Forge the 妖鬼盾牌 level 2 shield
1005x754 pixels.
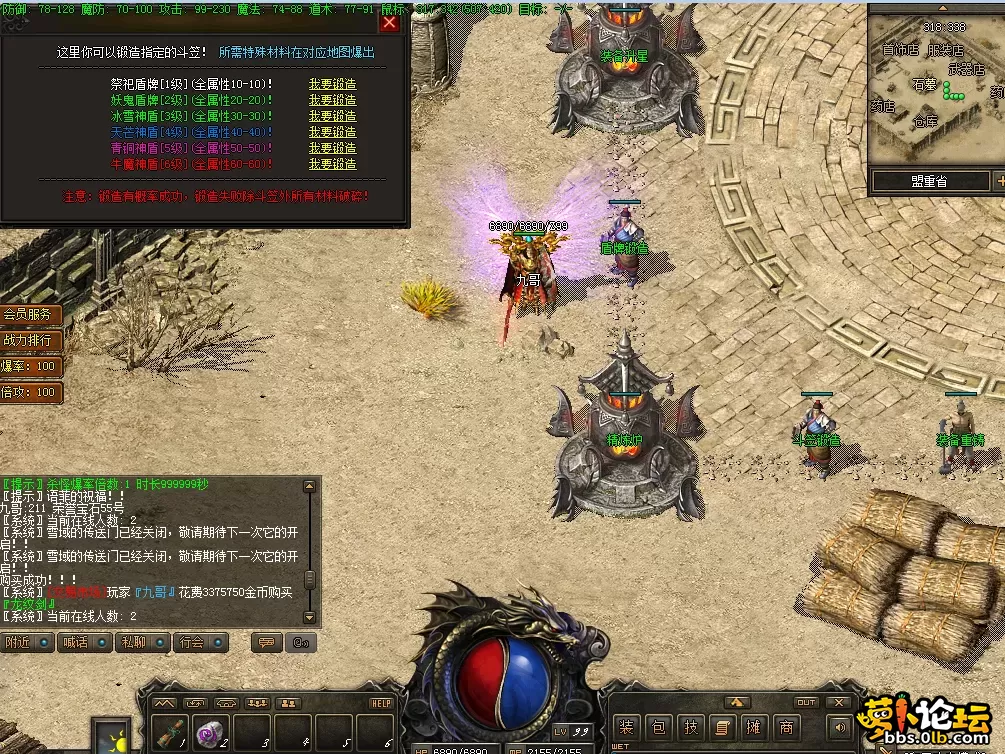[332, 101]
